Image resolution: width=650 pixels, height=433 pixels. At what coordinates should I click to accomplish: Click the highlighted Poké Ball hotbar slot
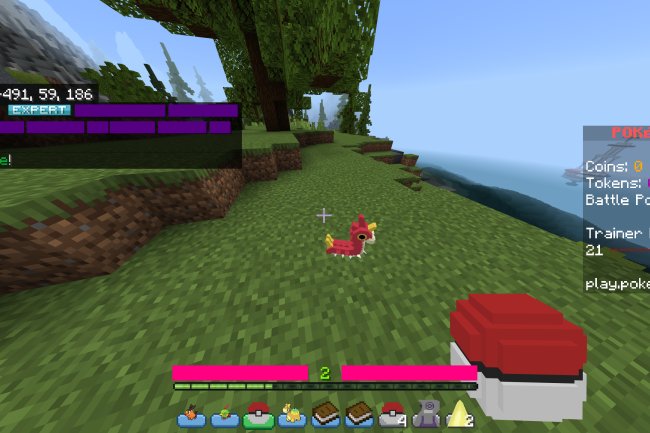pos(258,413)
